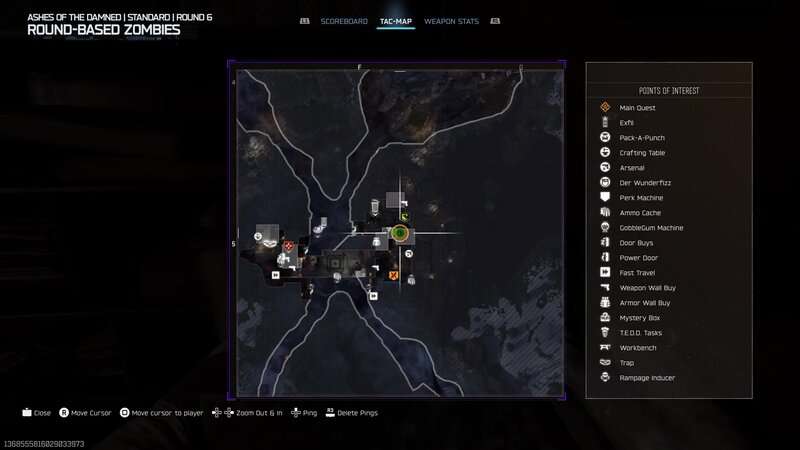Viewport: 800px width, 450px height.
Task: Select the Crafting Table legend entry
Action: point(642,152)
